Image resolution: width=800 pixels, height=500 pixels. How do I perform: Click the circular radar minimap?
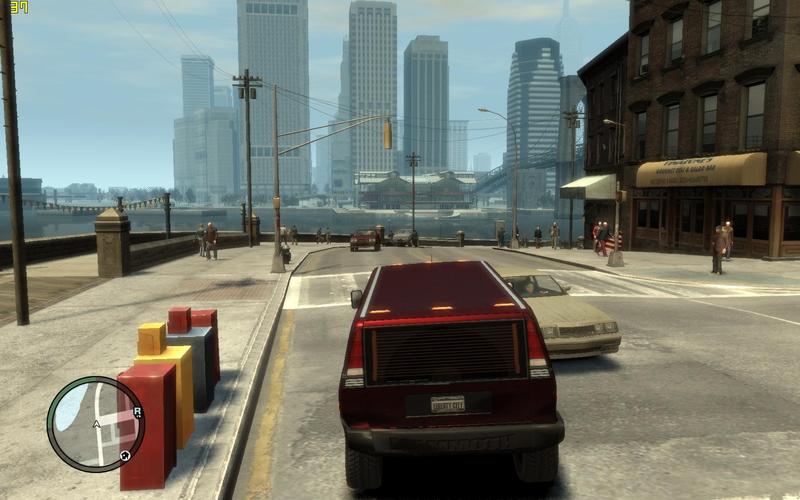tap(95, 424)
